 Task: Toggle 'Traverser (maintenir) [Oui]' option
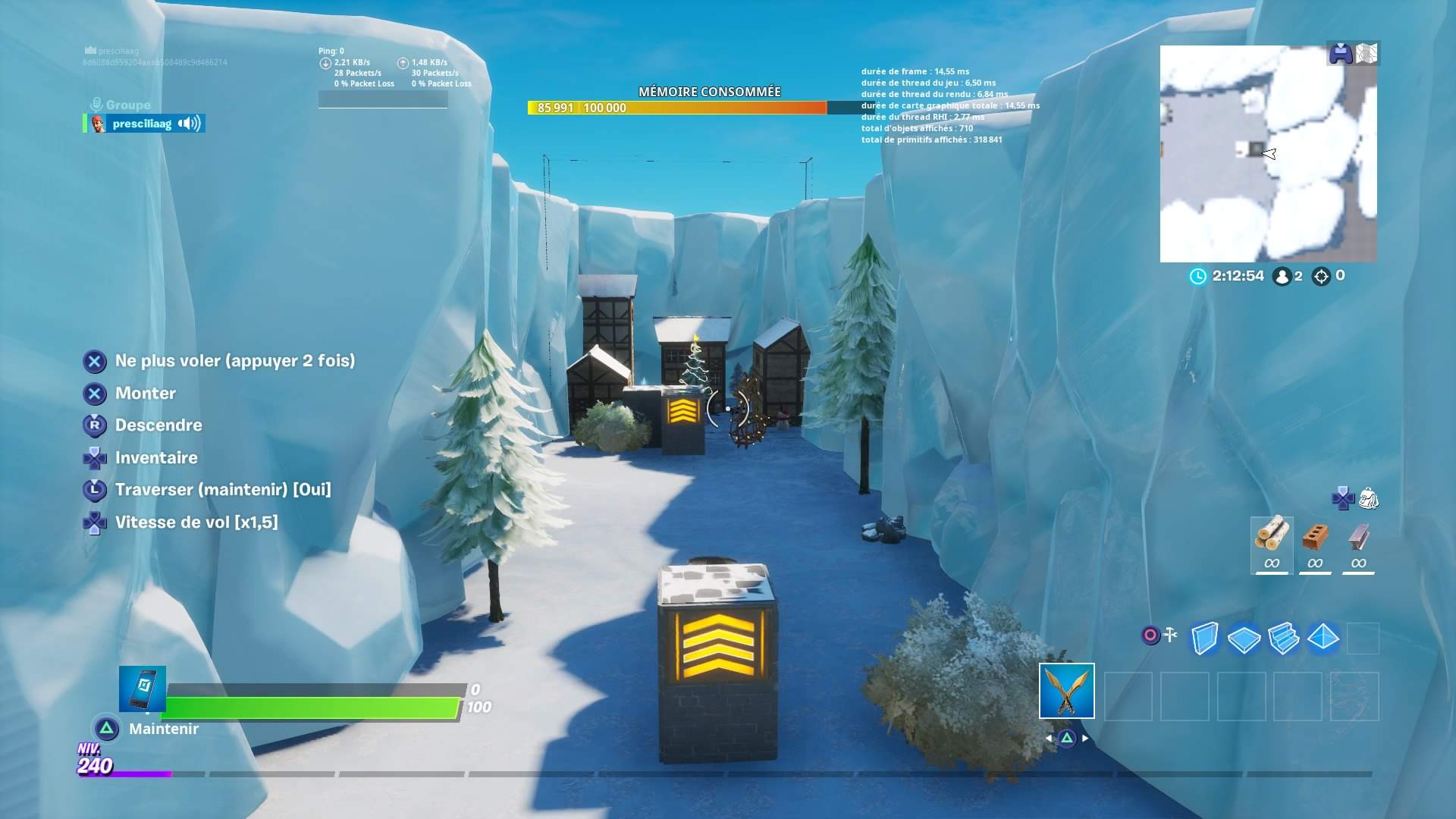(223, 490)
